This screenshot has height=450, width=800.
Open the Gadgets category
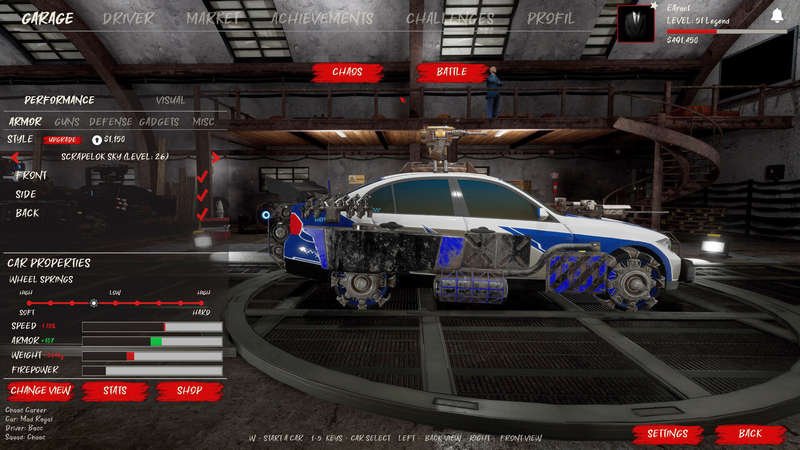pos(159,121)
